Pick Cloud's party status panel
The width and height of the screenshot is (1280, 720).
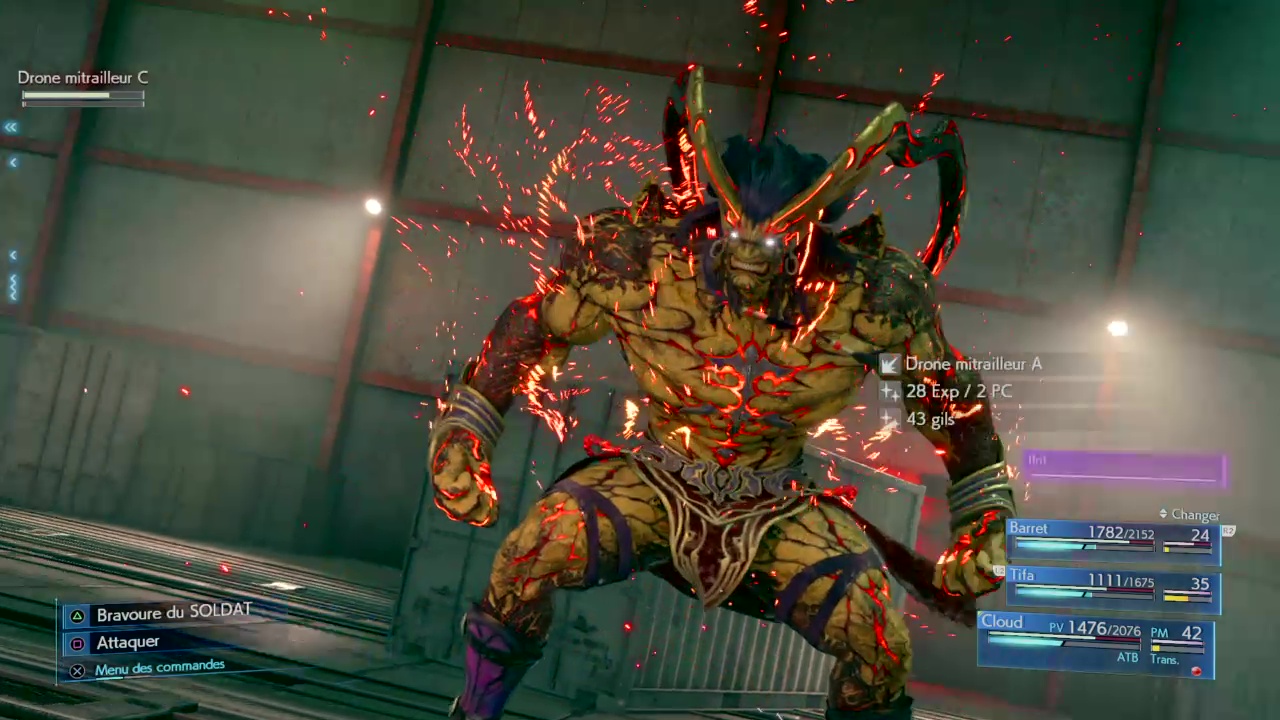[x=1095, y=644]
